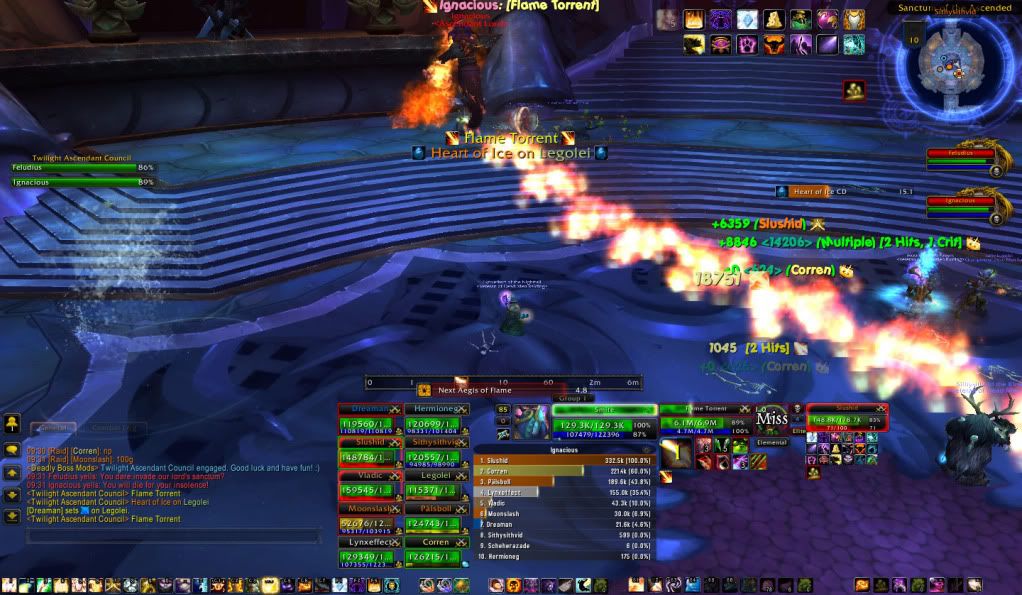Switch to the Combat Log tab
The width and height of the screenshot is (1022, 595).
point(111,428)
